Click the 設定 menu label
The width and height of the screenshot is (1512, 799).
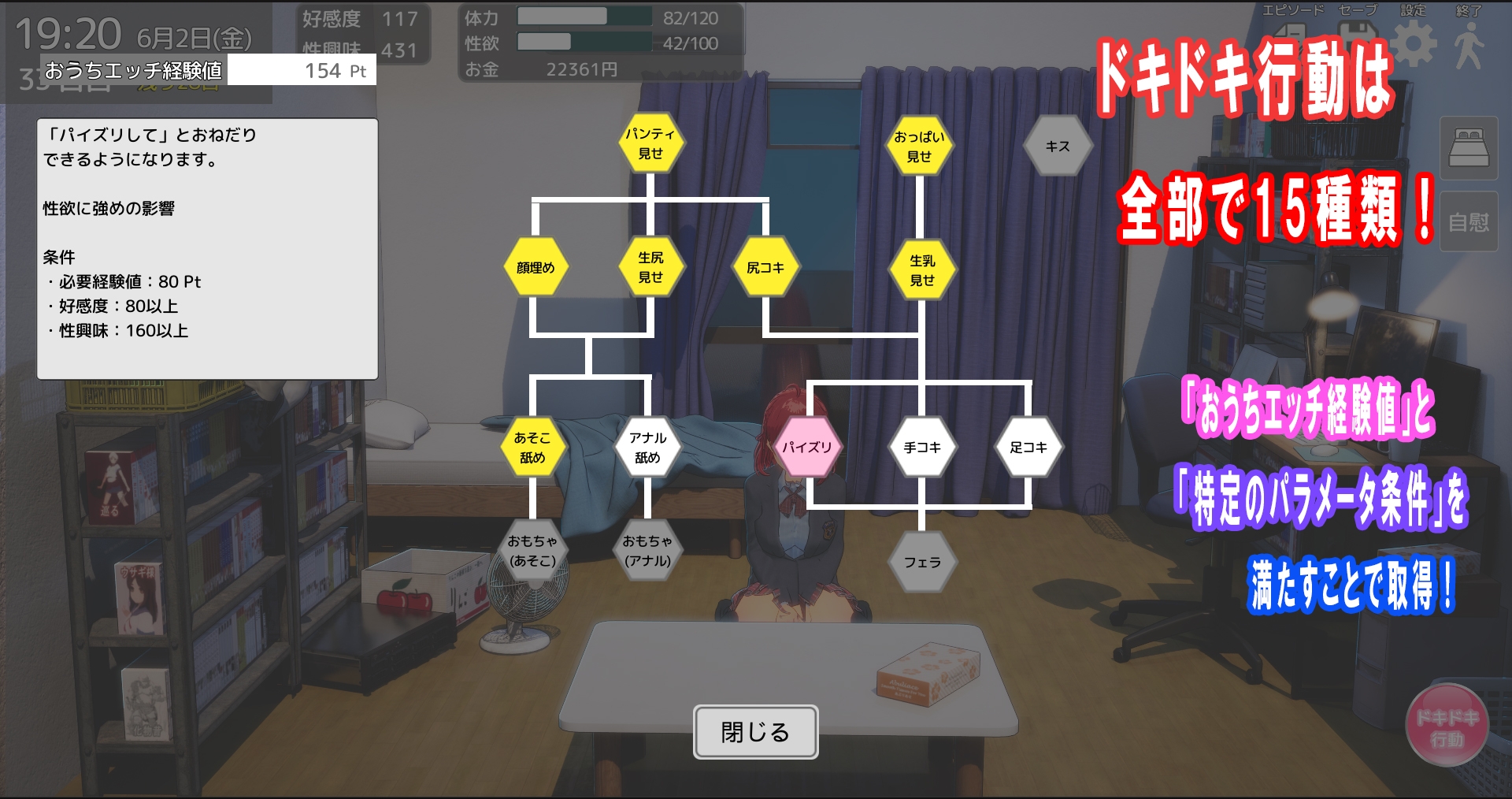coord(1411,11)
